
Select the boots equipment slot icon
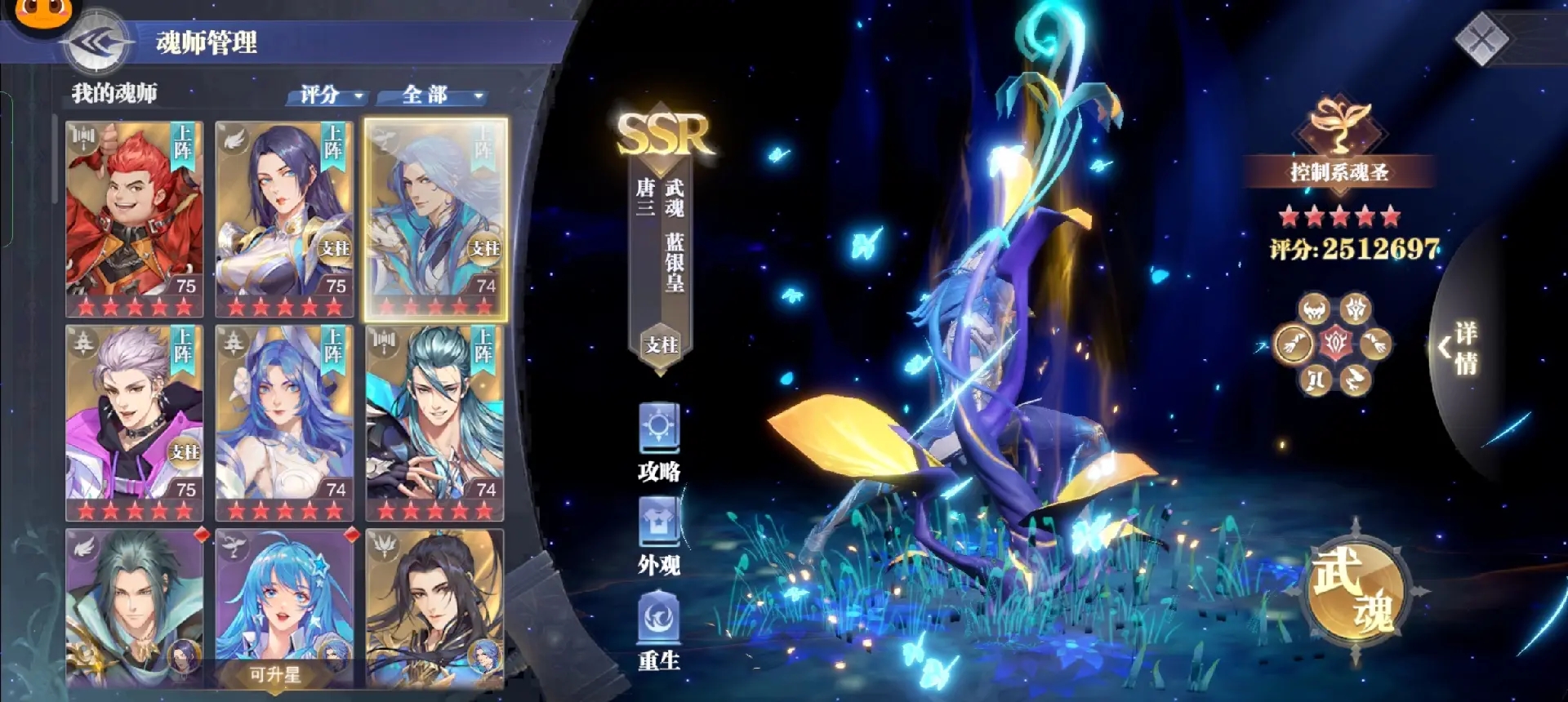[1315, 379]
